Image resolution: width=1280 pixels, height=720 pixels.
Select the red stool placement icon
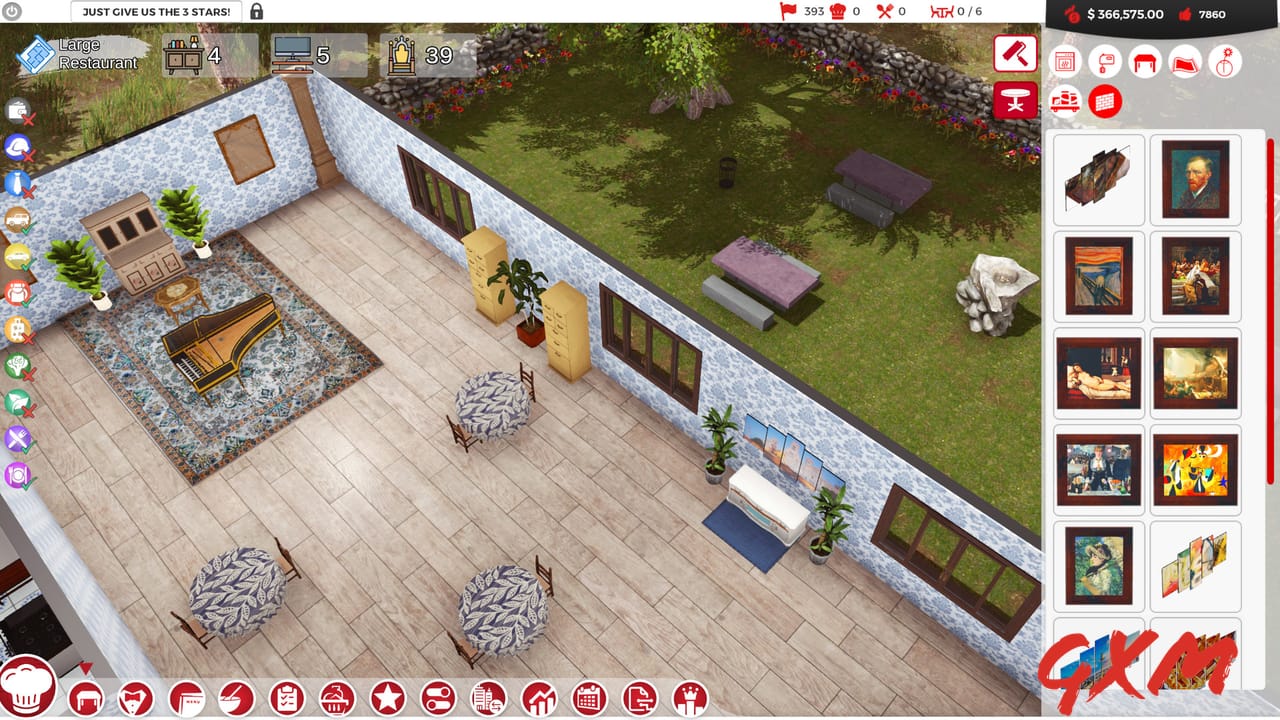[x=1015, y=101]
